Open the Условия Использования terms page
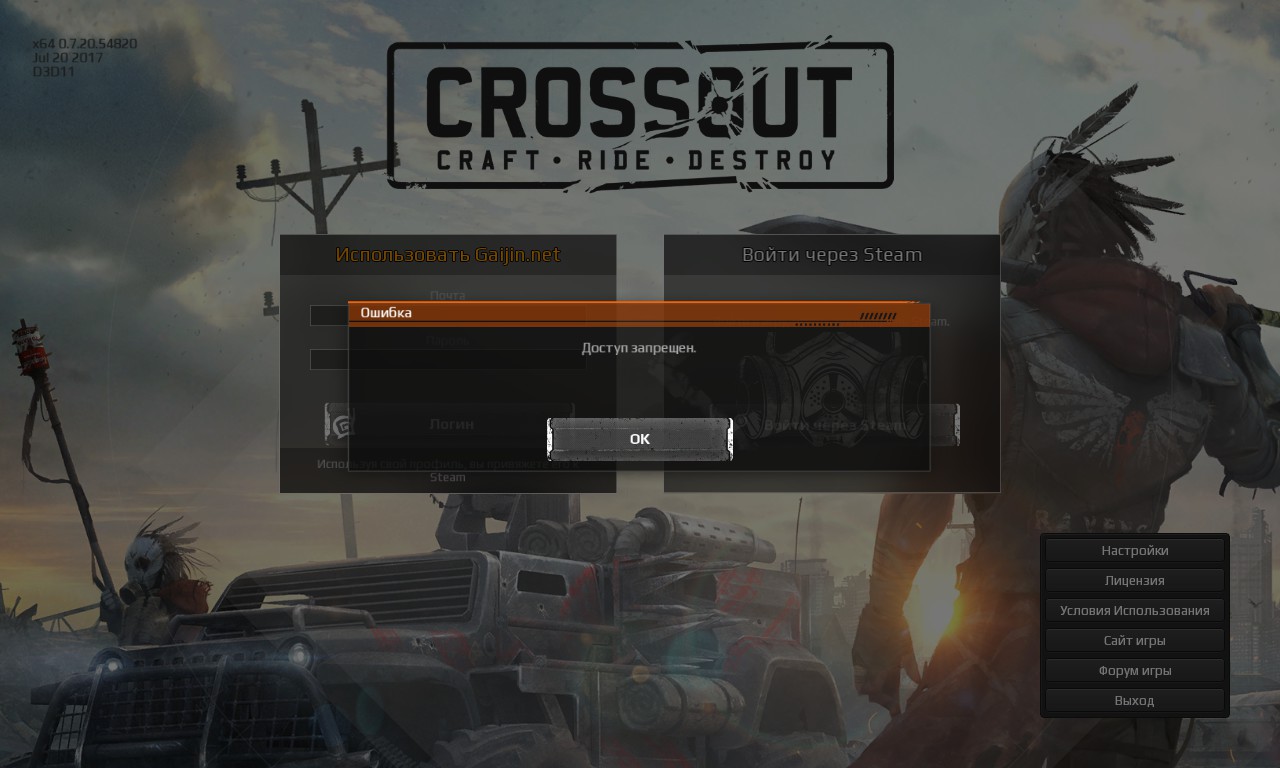Viewport: 1280px width, 768px height. coord(1134,610)
